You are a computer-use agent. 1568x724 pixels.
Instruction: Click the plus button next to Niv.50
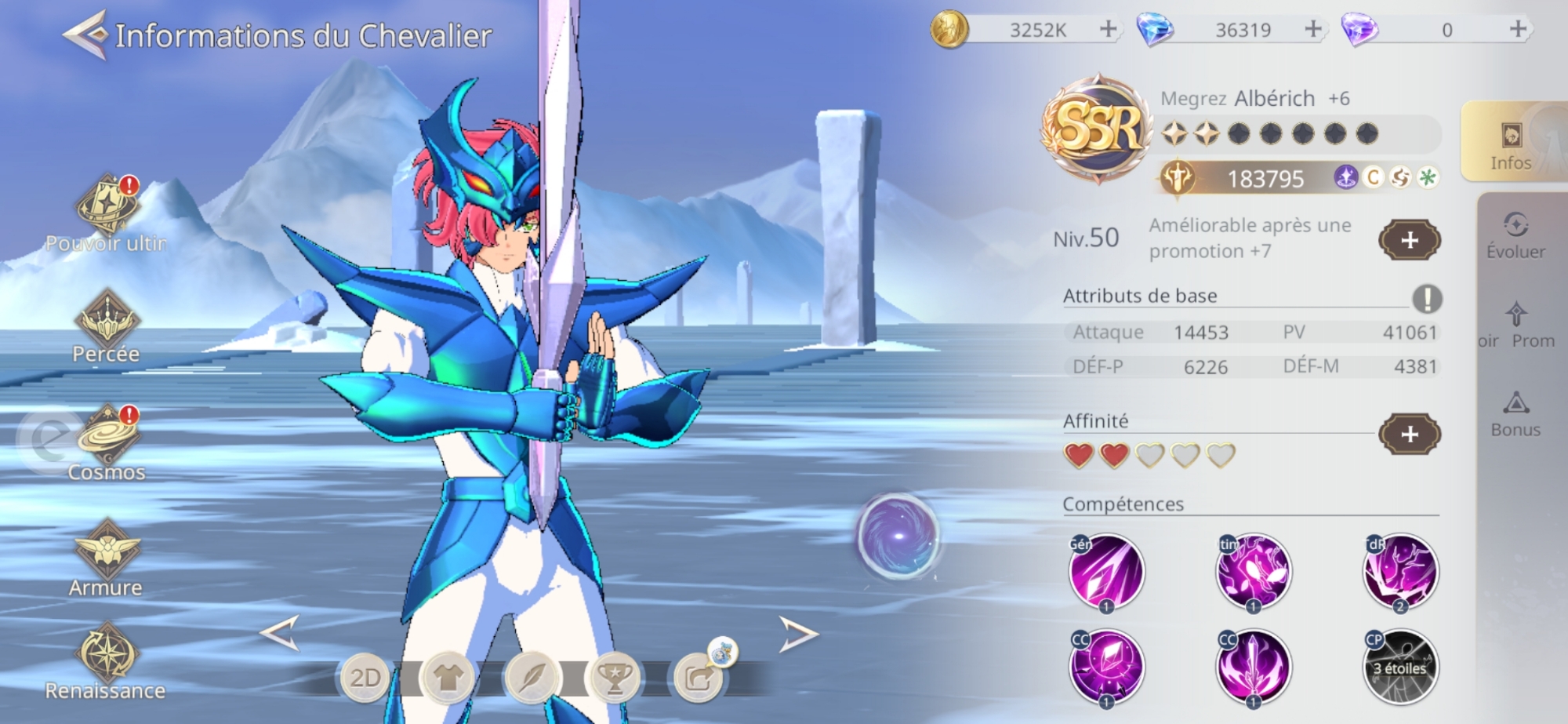1409,240
